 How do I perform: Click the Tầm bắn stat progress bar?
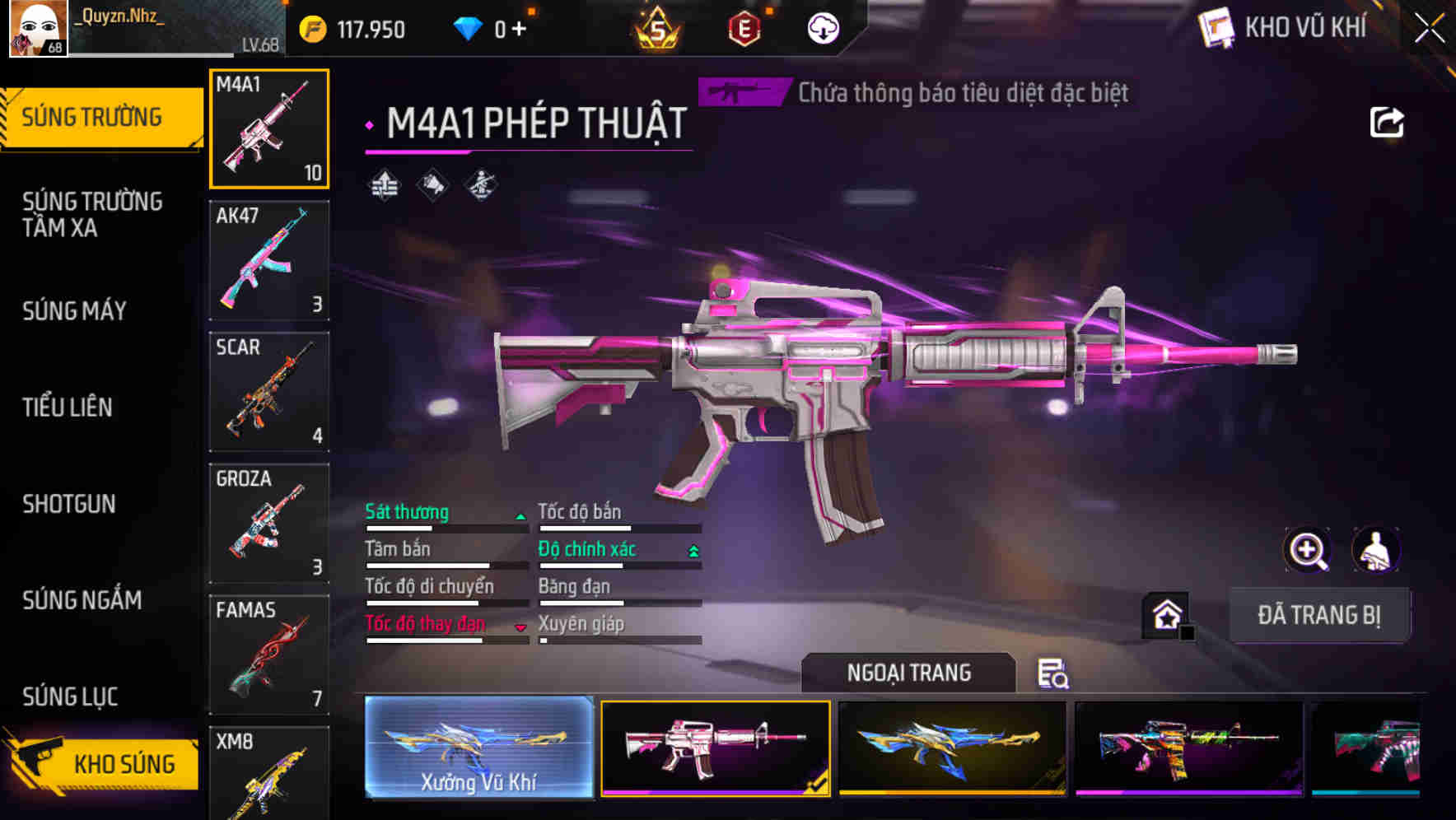coord(428,566)
